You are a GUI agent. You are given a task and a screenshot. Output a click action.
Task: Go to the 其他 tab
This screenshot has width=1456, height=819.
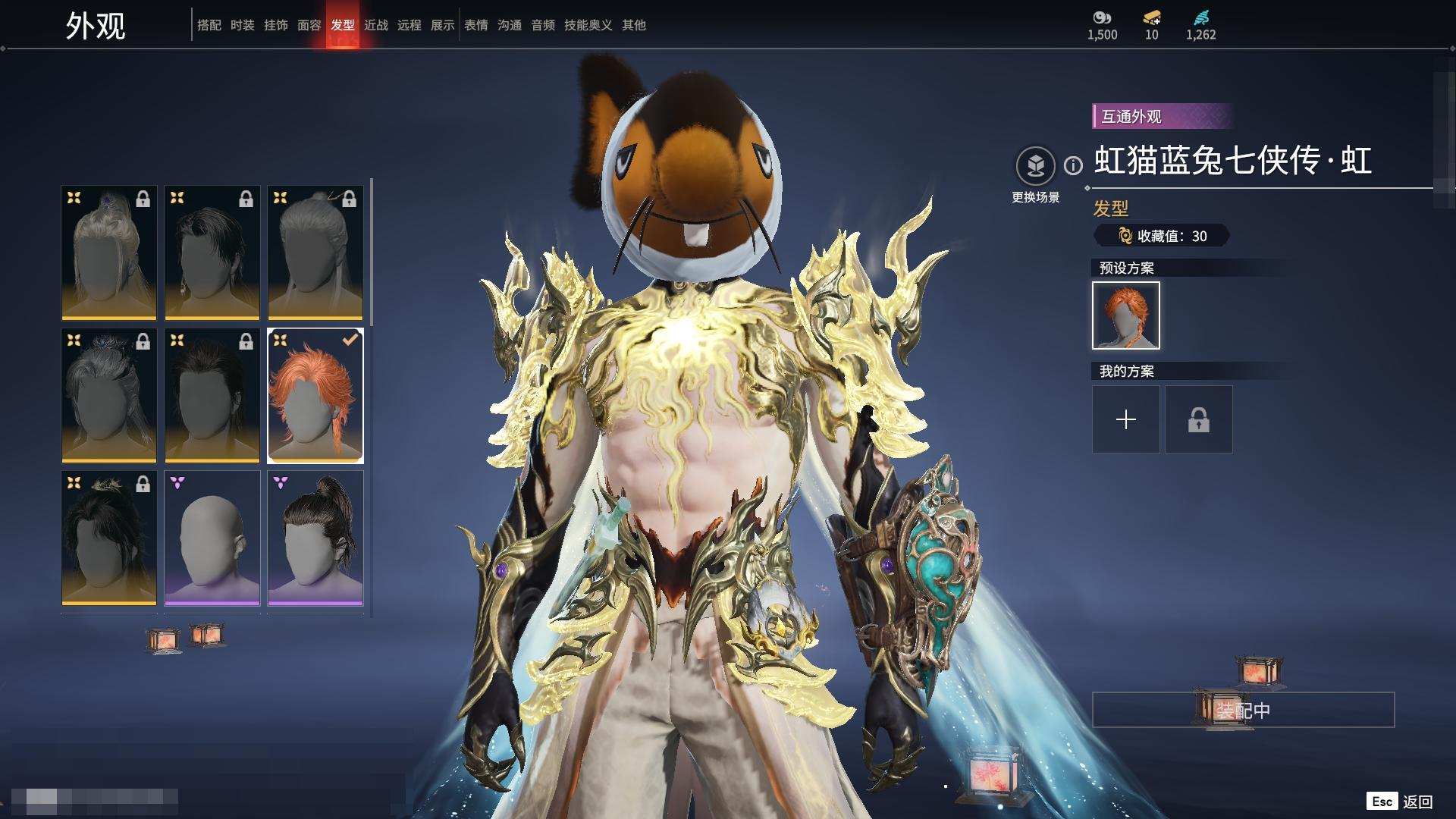coord(633,25)
